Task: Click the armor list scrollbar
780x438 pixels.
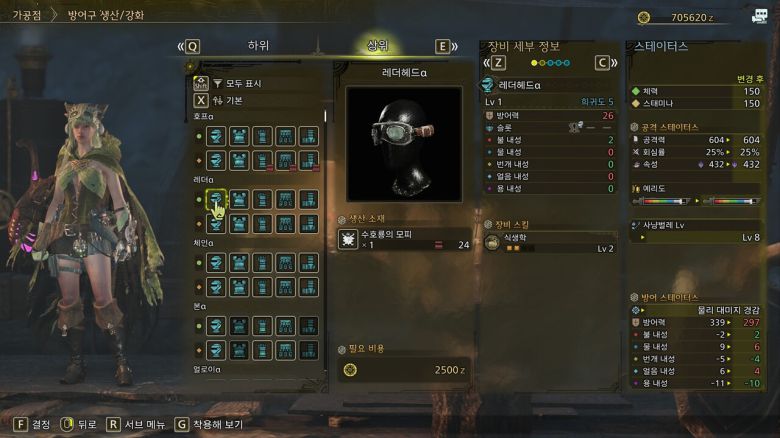Action: click(325, 114)
